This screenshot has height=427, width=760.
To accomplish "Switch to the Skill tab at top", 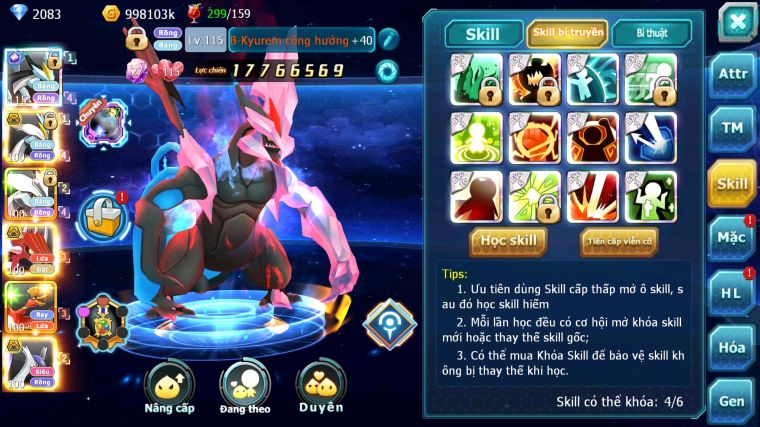I will pos(483,33).
